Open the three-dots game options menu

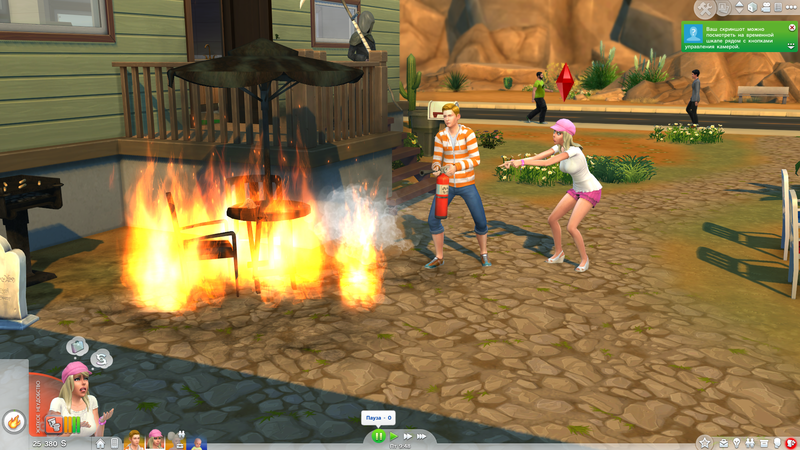pyautogui.click(x=790, y=8)
